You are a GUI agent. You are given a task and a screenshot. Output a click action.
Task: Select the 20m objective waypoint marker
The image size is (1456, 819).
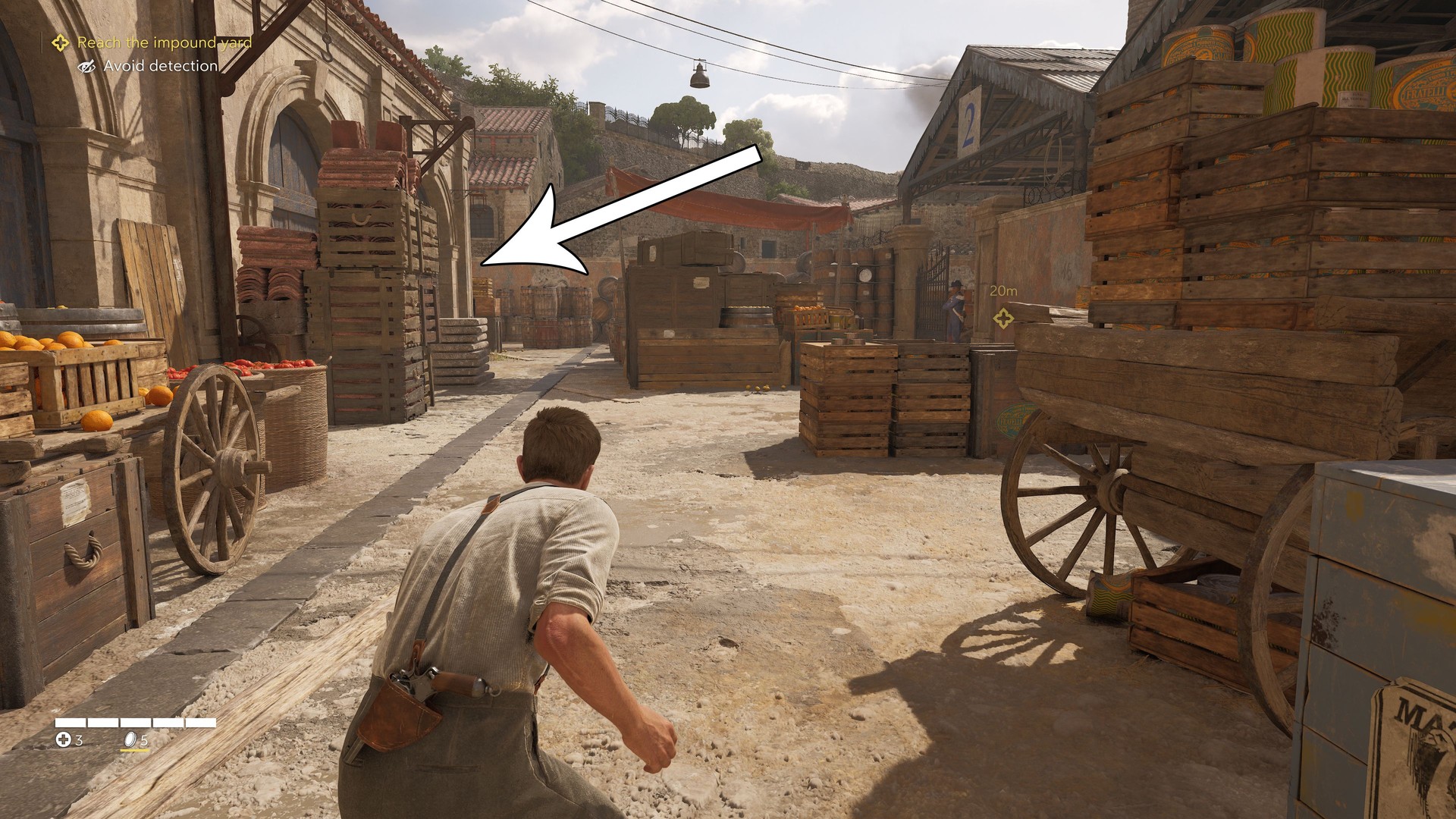pos(1003,318)
